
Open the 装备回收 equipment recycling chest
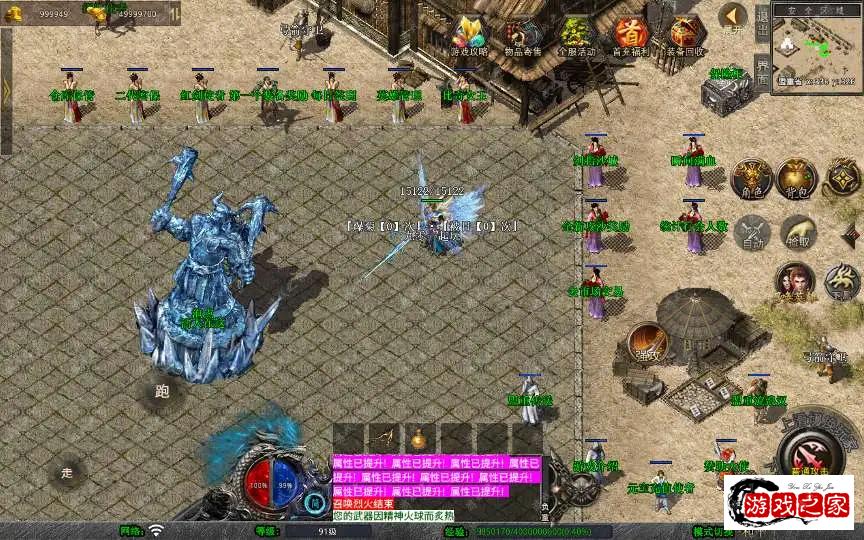(x=686, y=36)
